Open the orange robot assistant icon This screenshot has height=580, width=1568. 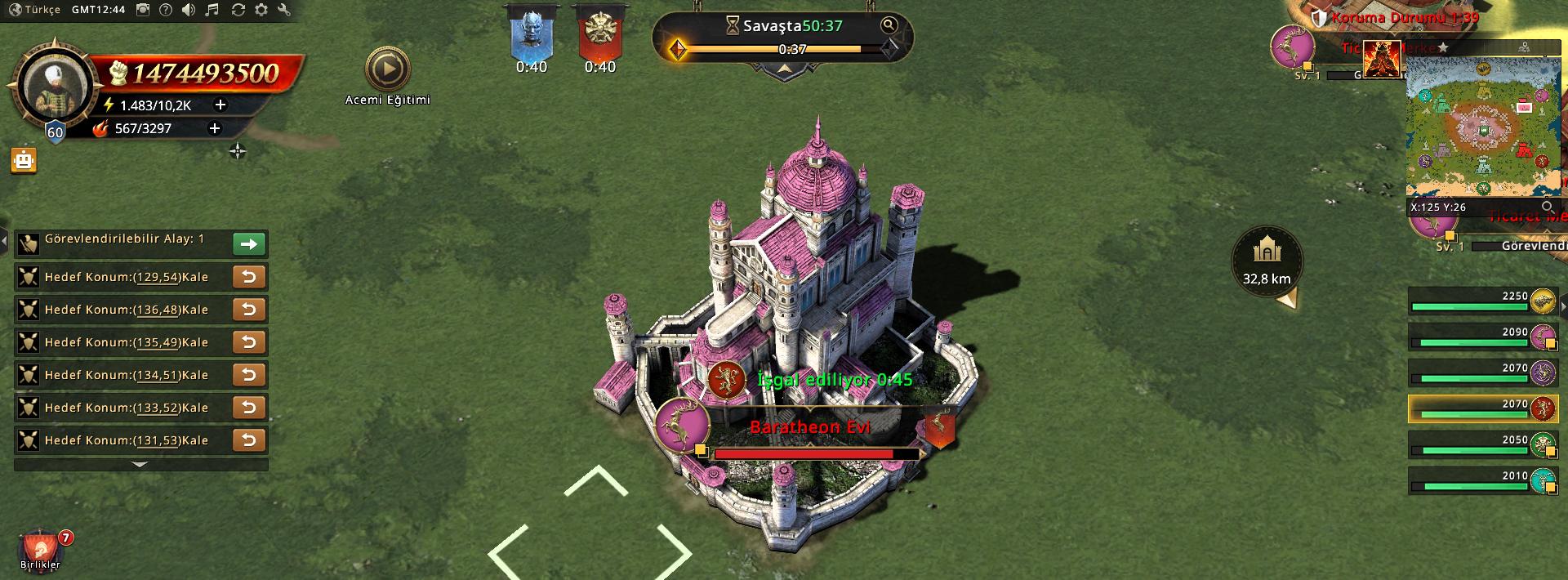point(24,160)
